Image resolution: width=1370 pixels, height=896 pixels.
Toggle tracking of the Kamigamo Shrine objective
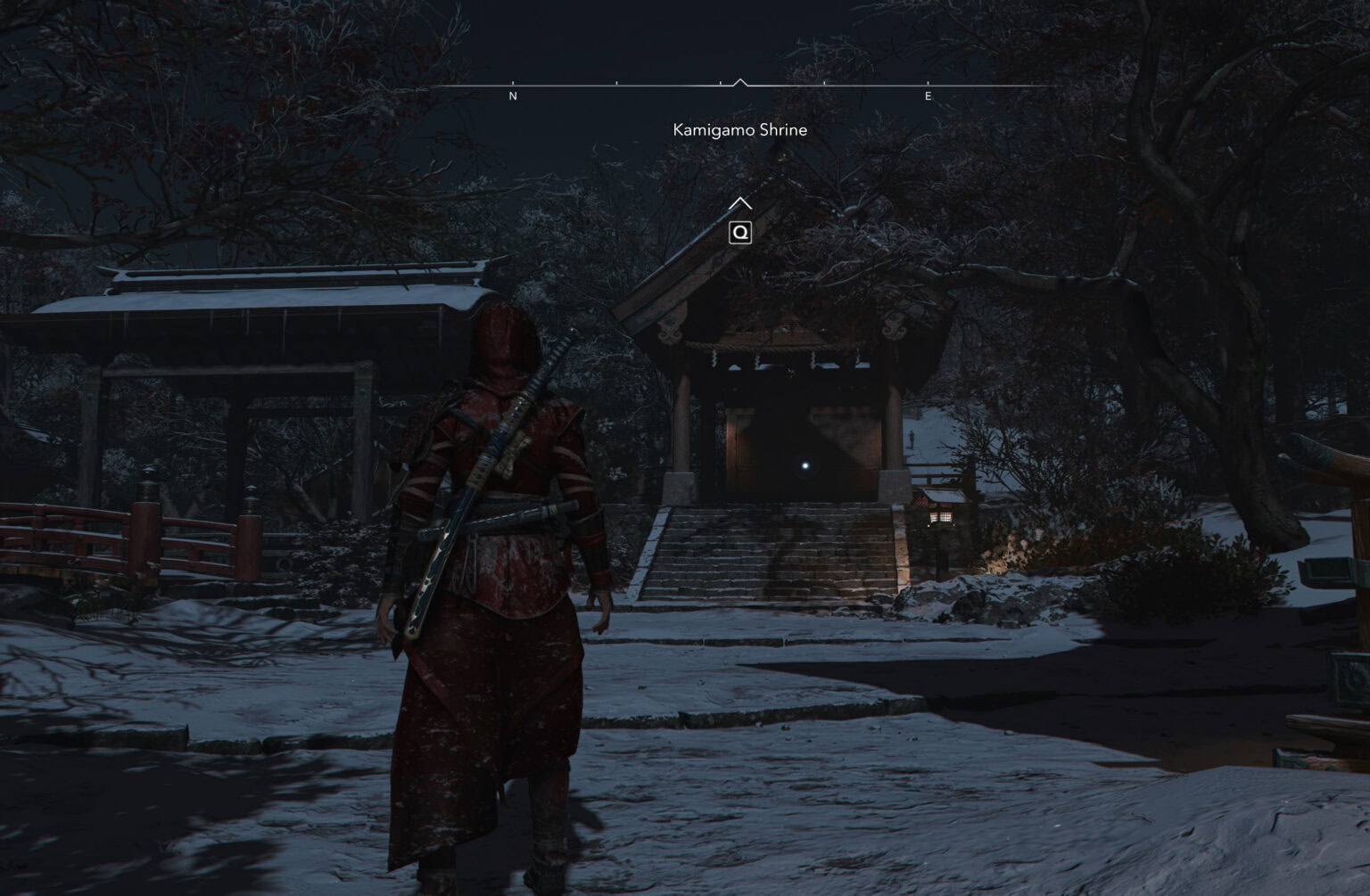(740, 129)
